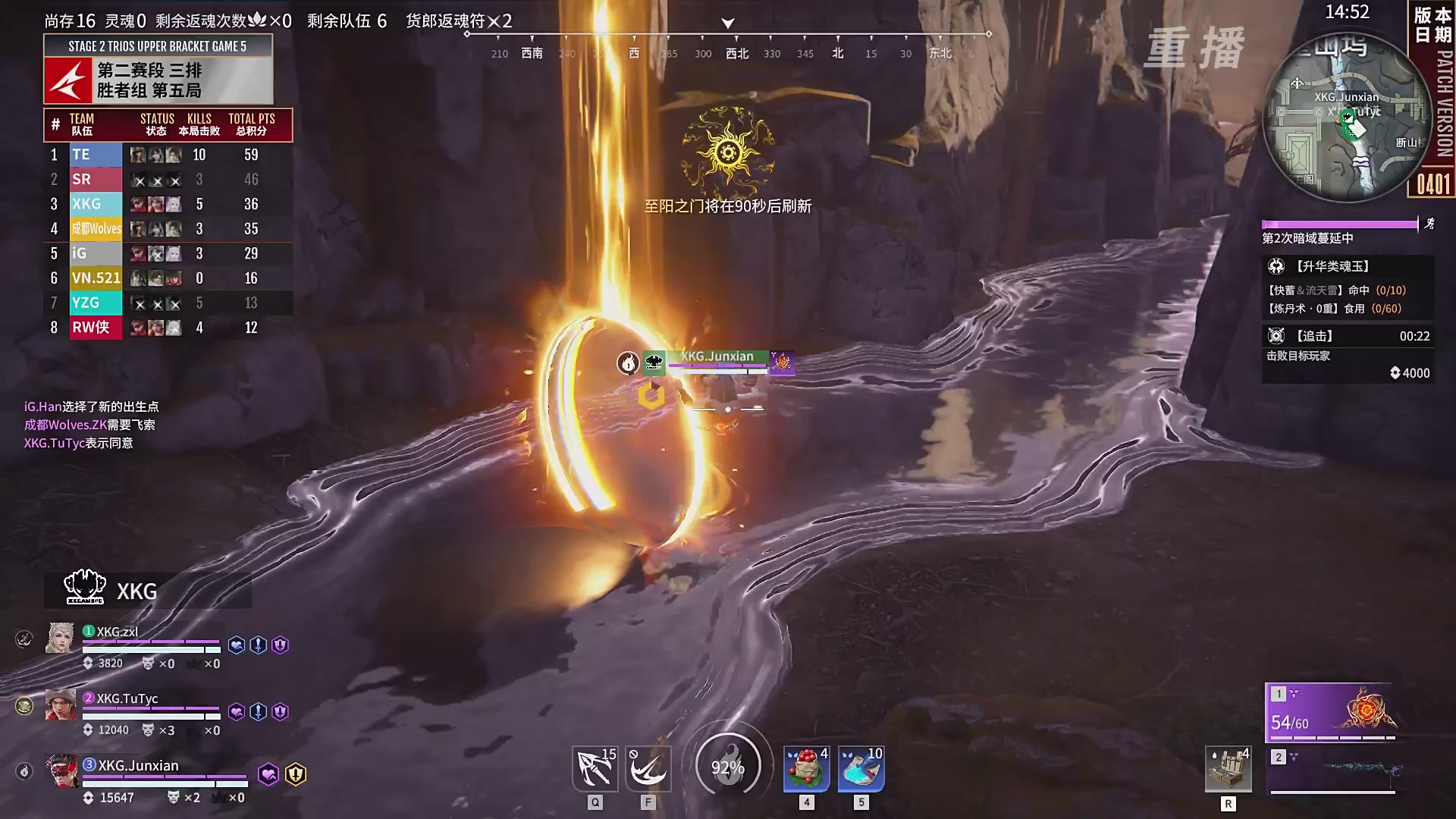Expand the SR team row in the standings

click(x=167, y=179)
